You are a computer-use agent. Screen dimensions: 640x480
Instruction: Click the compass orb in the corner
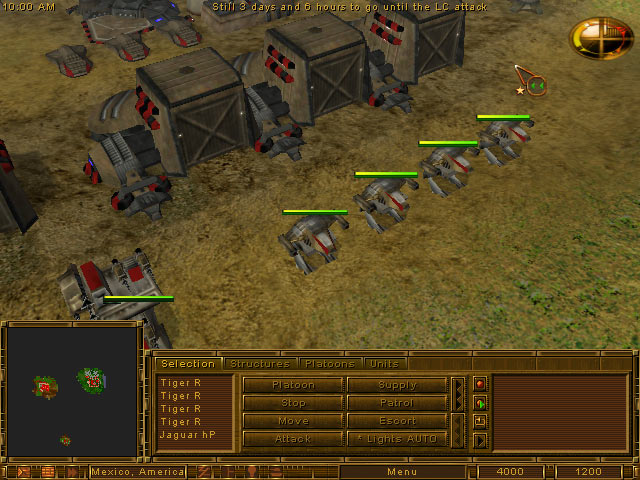pos(600,37)
